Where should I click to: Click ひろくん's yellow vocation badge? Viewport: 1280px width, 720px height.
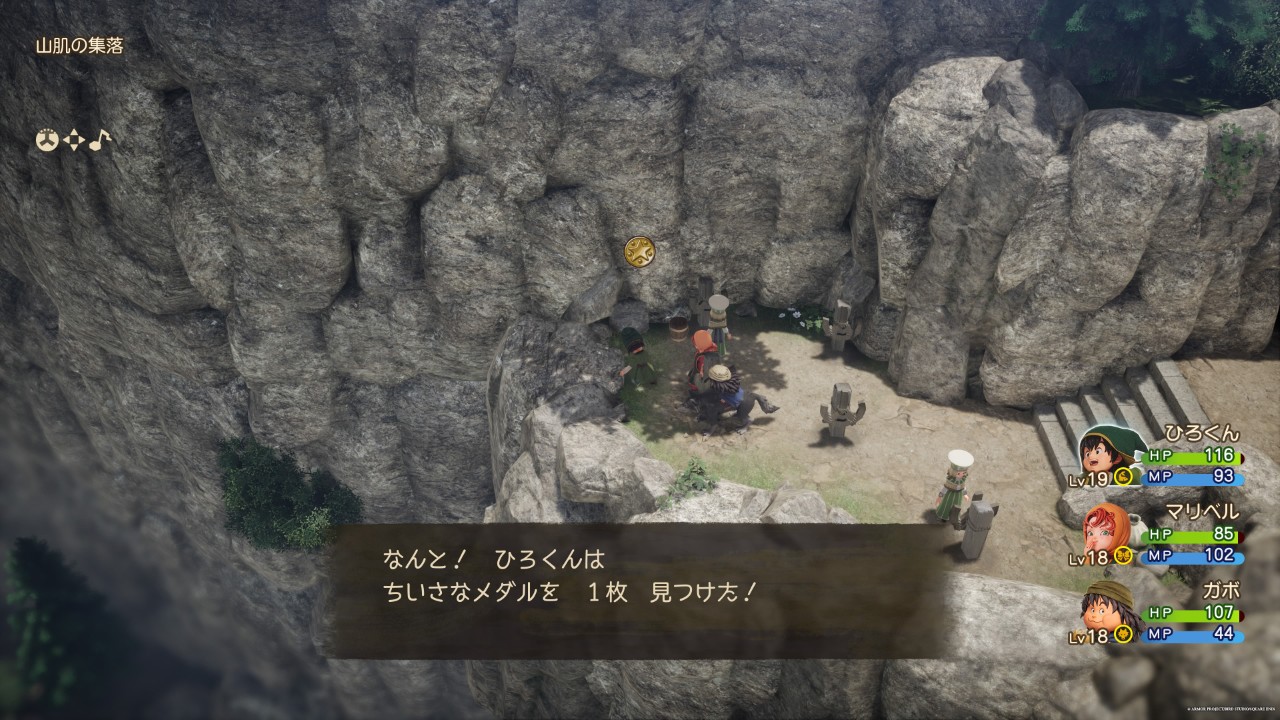(x=1124, y=477)
